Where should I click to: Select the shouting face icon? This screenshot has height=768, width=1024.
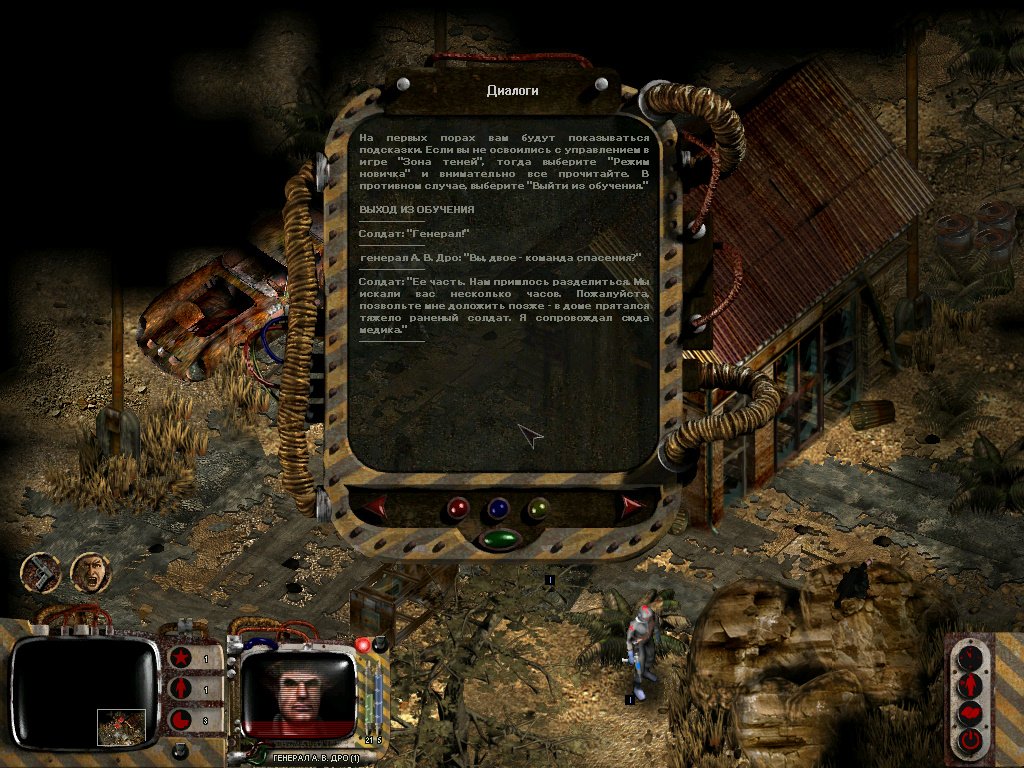pyautogui.click(x=90, y=573)
